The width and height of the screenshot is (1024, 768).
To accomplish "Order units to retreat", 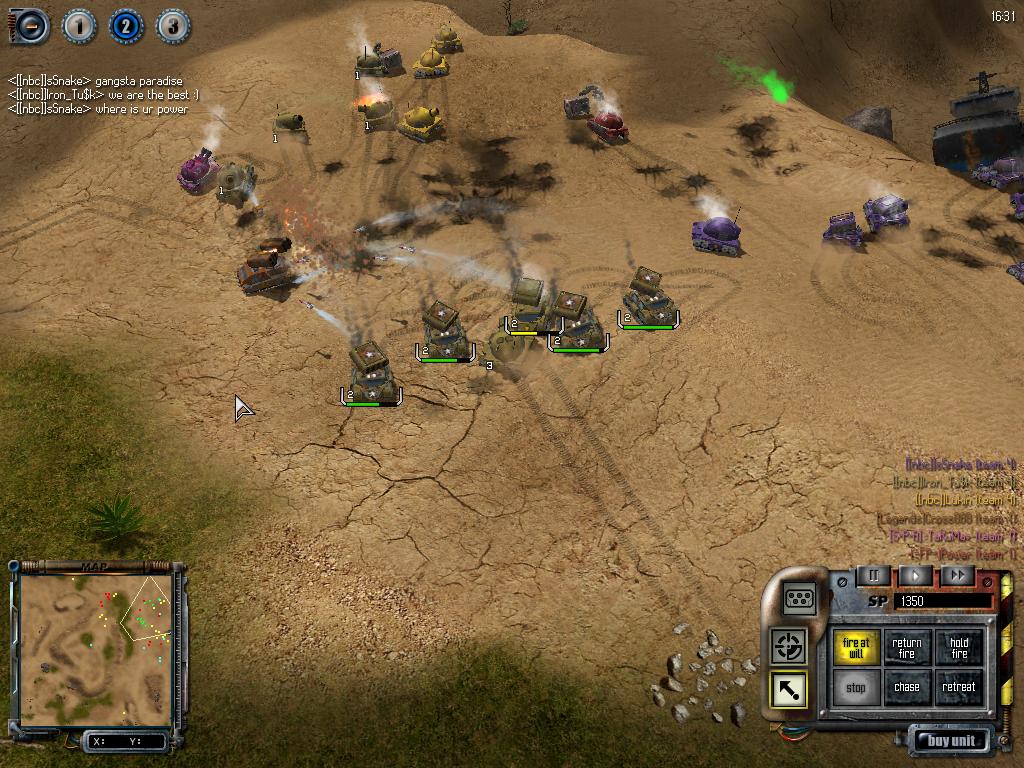I will click(x=959, y=688).
